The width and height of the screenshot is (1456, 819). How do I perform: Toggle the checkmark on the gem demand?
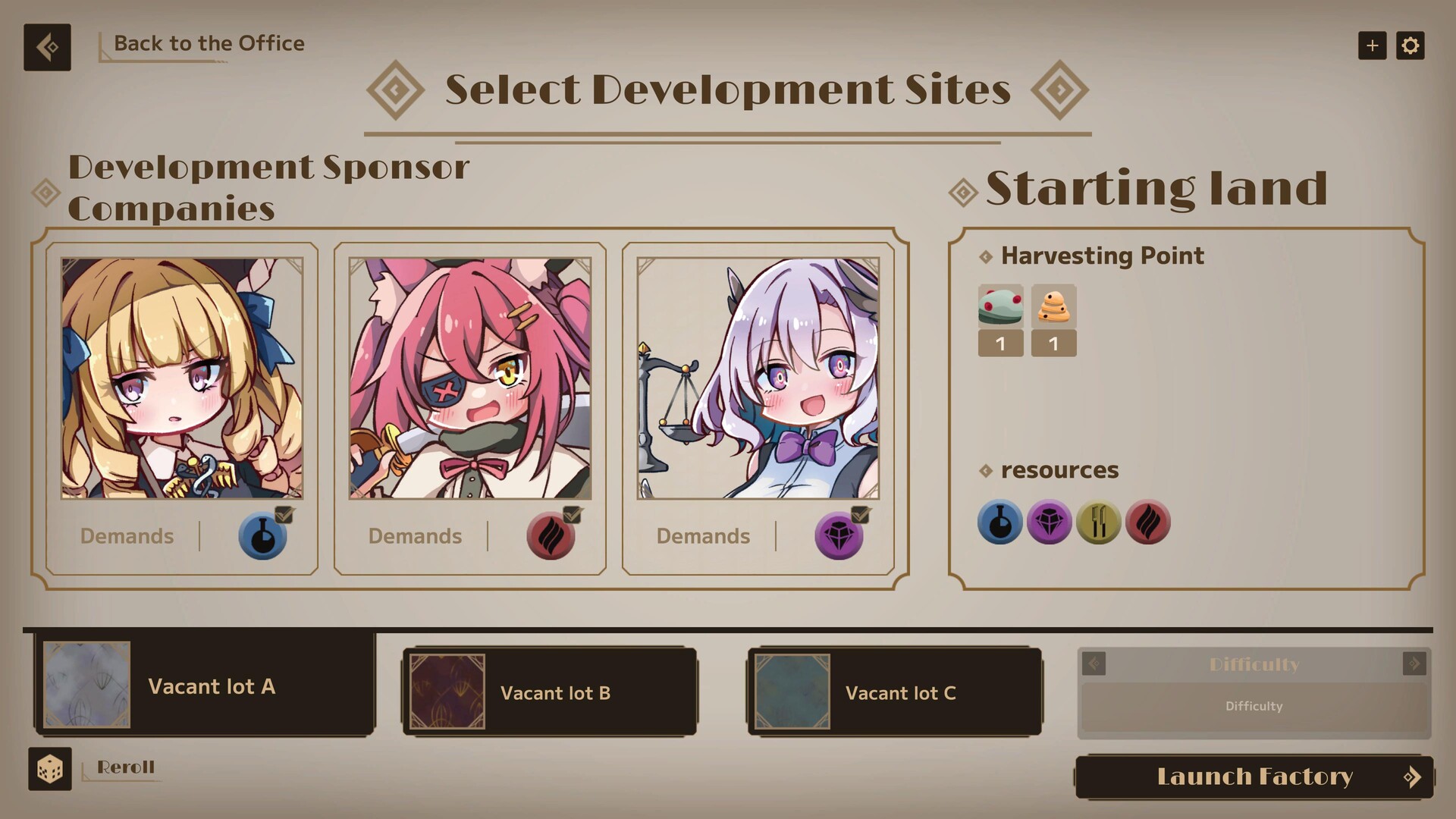859,514
